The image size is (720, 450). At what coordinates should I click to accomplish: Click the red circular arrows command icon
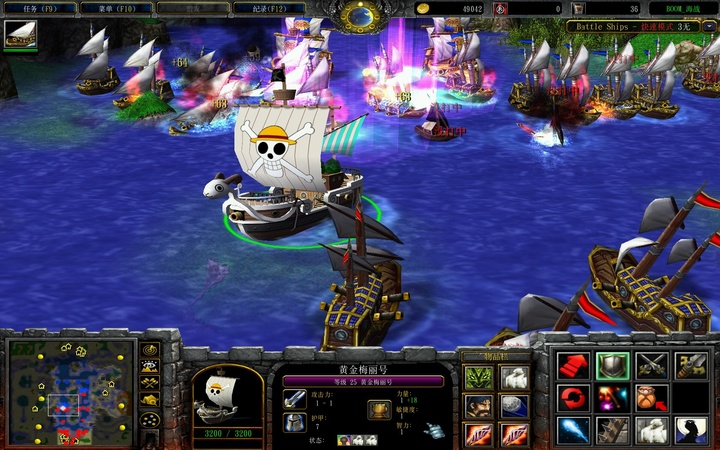pyautogui.click(x=572, y=398)
